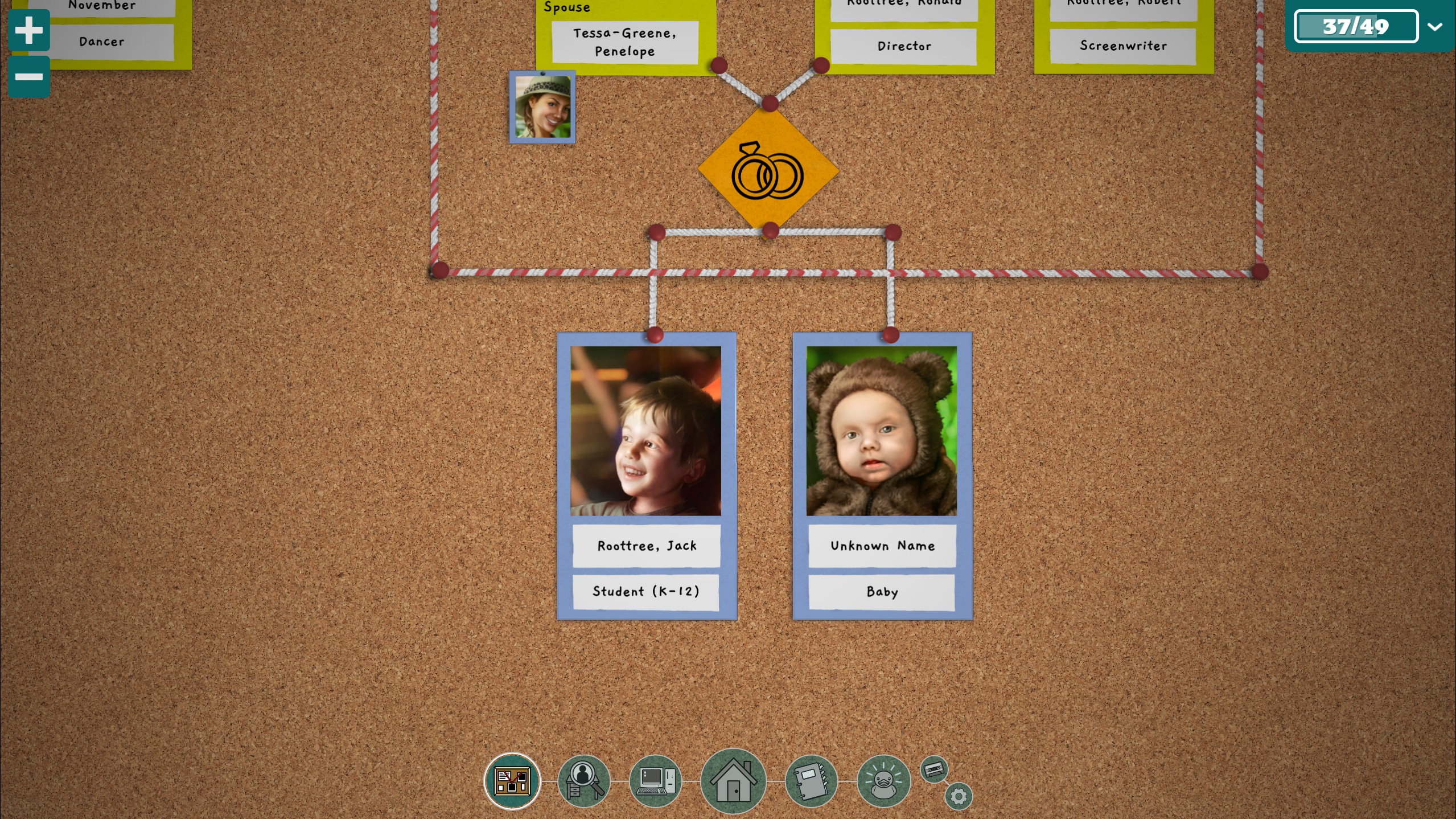Fill in the Unknown Name label

882,546
